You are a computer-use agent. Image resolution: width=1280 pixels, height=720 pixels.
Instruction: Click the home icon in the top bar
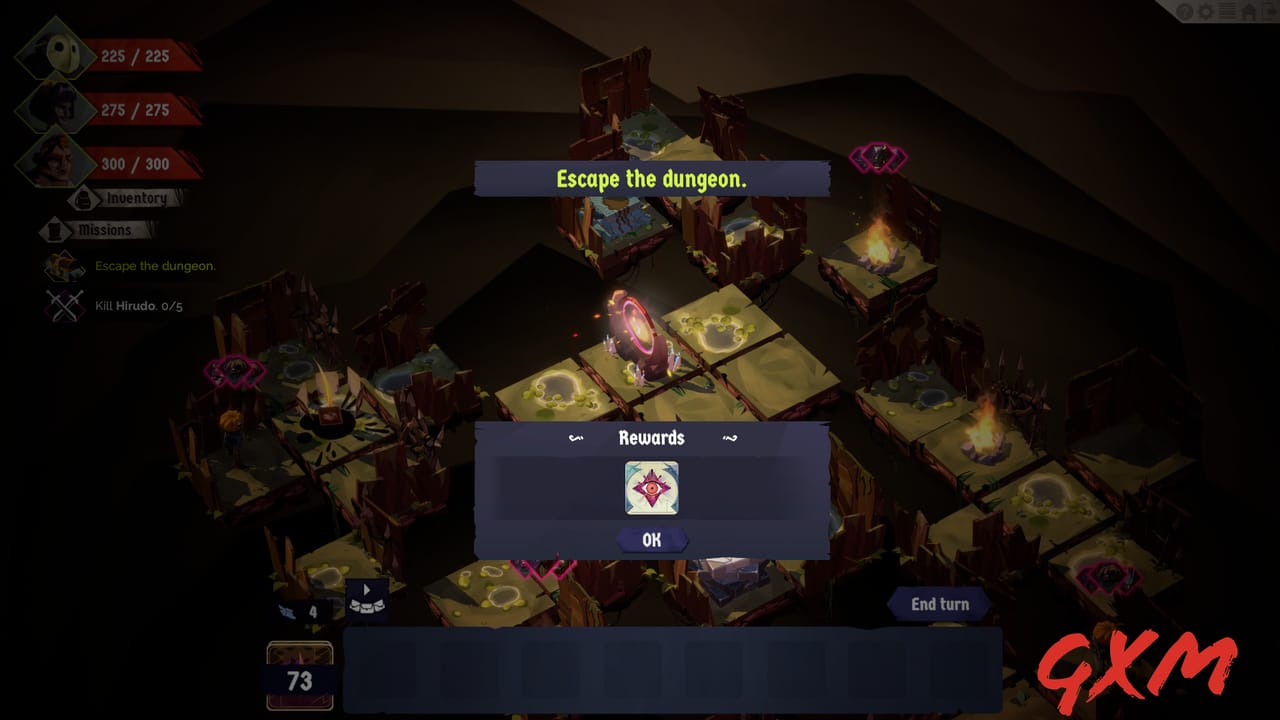click(1247, 11)
